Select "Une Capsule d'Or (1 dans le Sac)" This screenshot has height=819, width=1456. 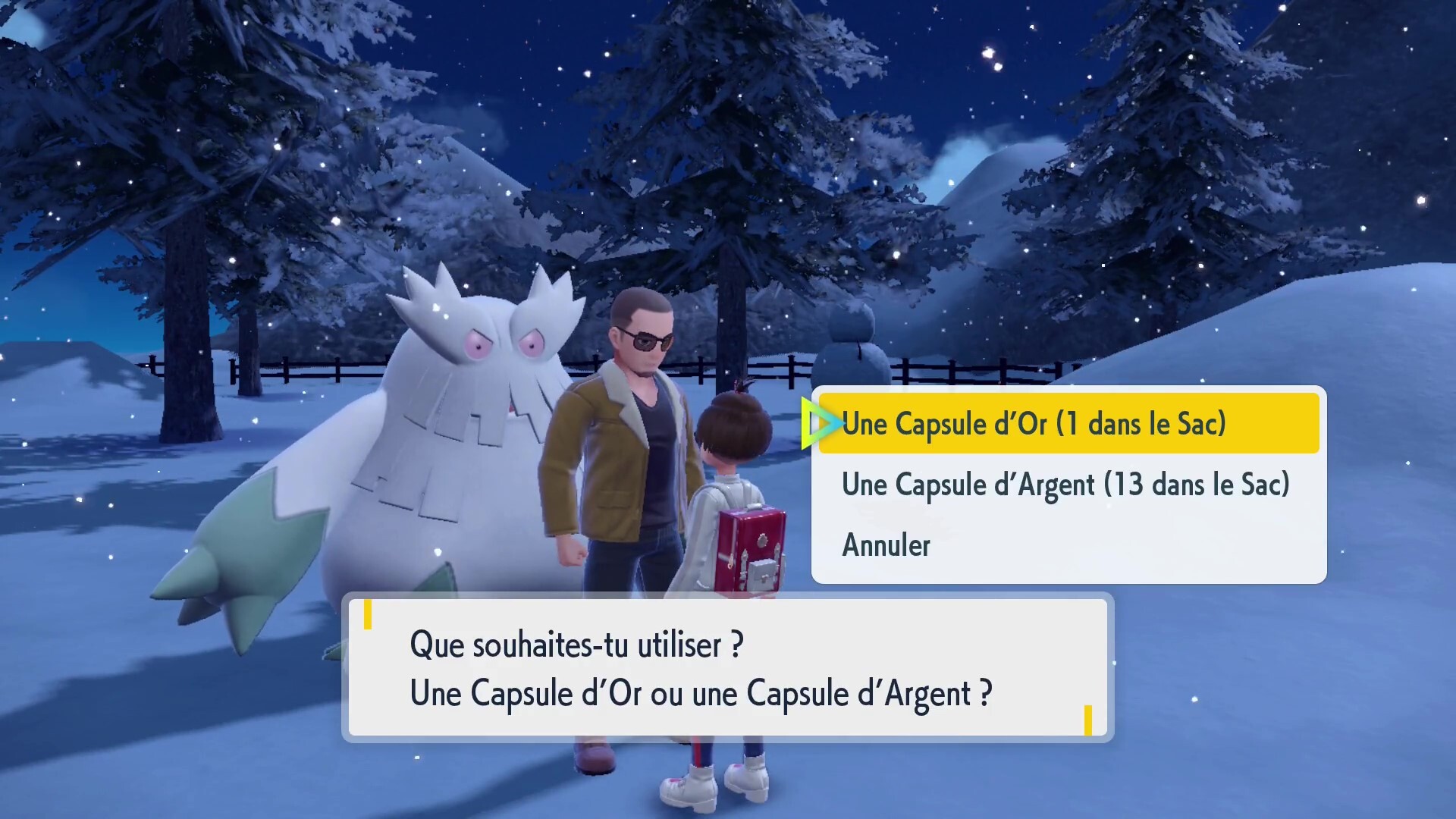1035,423
